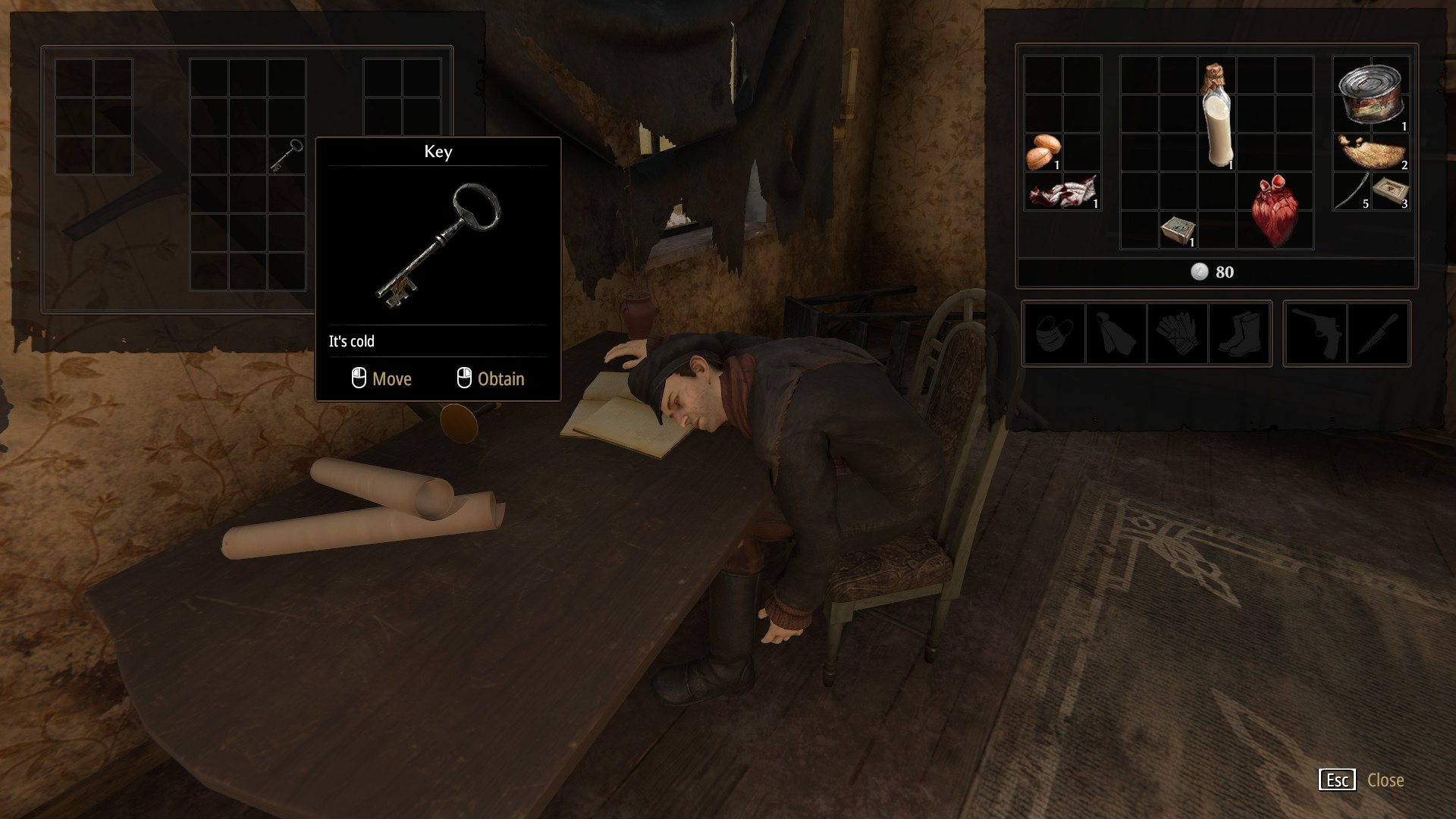Click the canned food item
1456x819 pixels.
[1369, 95]
